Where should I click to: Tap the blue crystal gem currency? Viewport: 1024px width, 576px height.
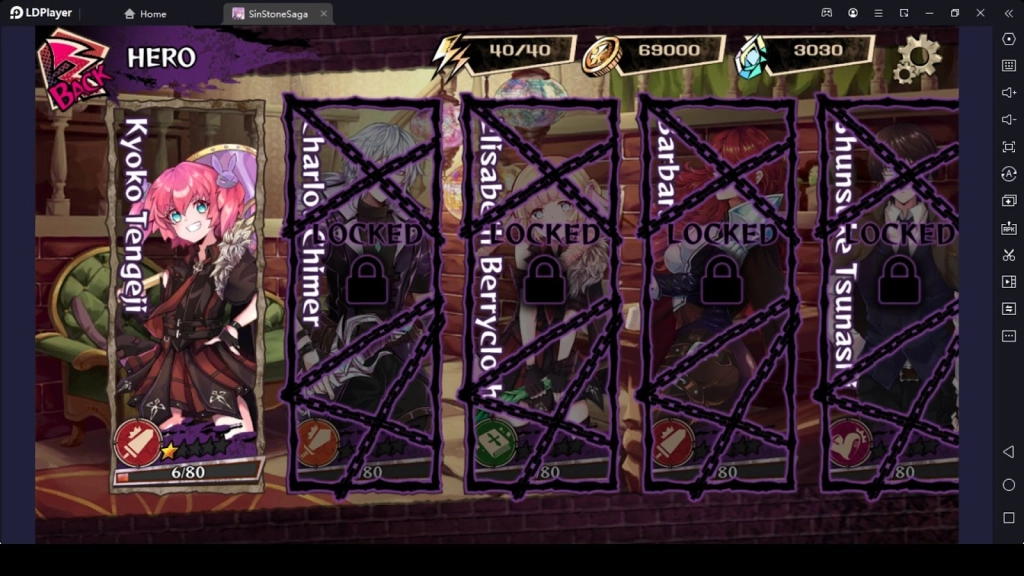coord(751,56)
